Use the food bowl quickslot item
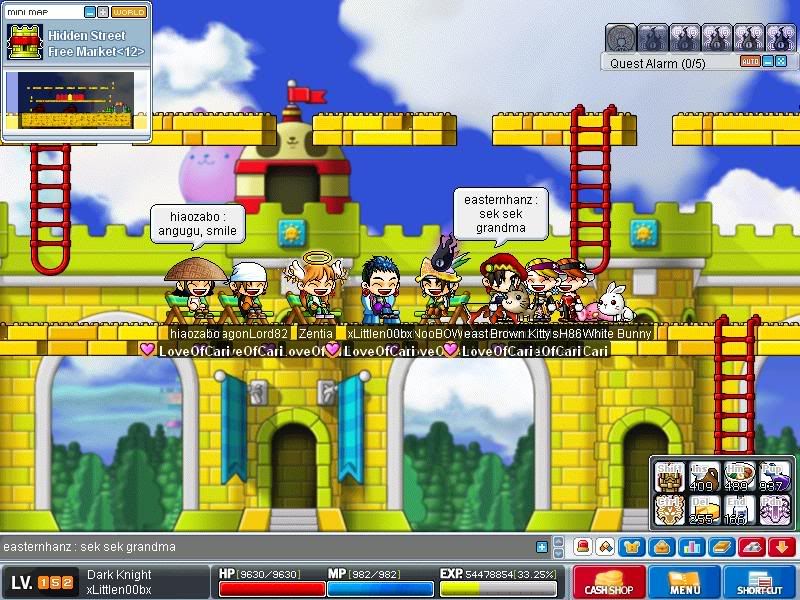 (x=740, y=476)
